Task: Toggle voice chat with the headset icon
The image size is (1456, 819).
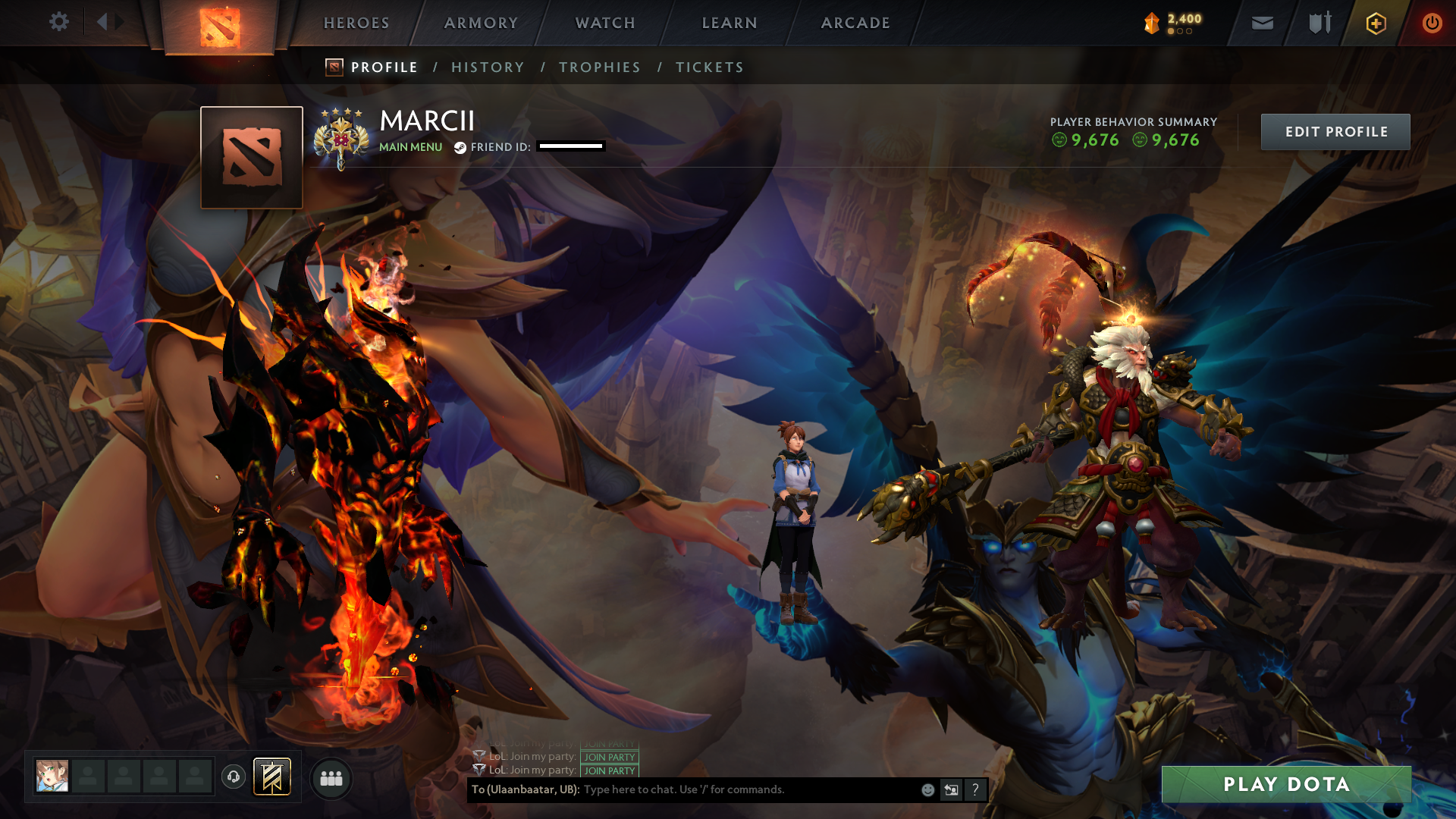Action: tap(233, 777)
